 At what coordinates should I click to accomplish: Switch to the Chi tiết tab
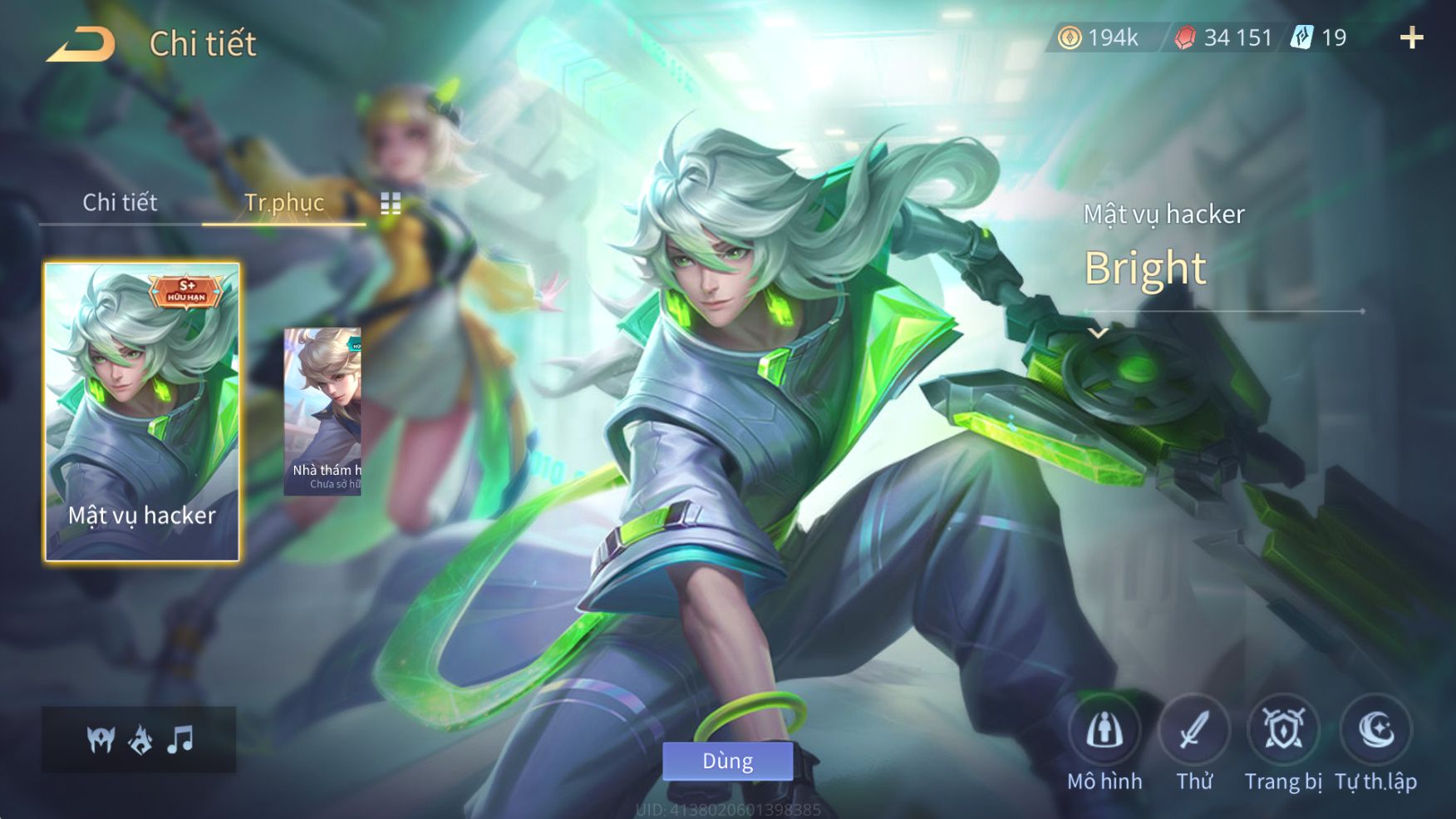(x=120, y=202)
